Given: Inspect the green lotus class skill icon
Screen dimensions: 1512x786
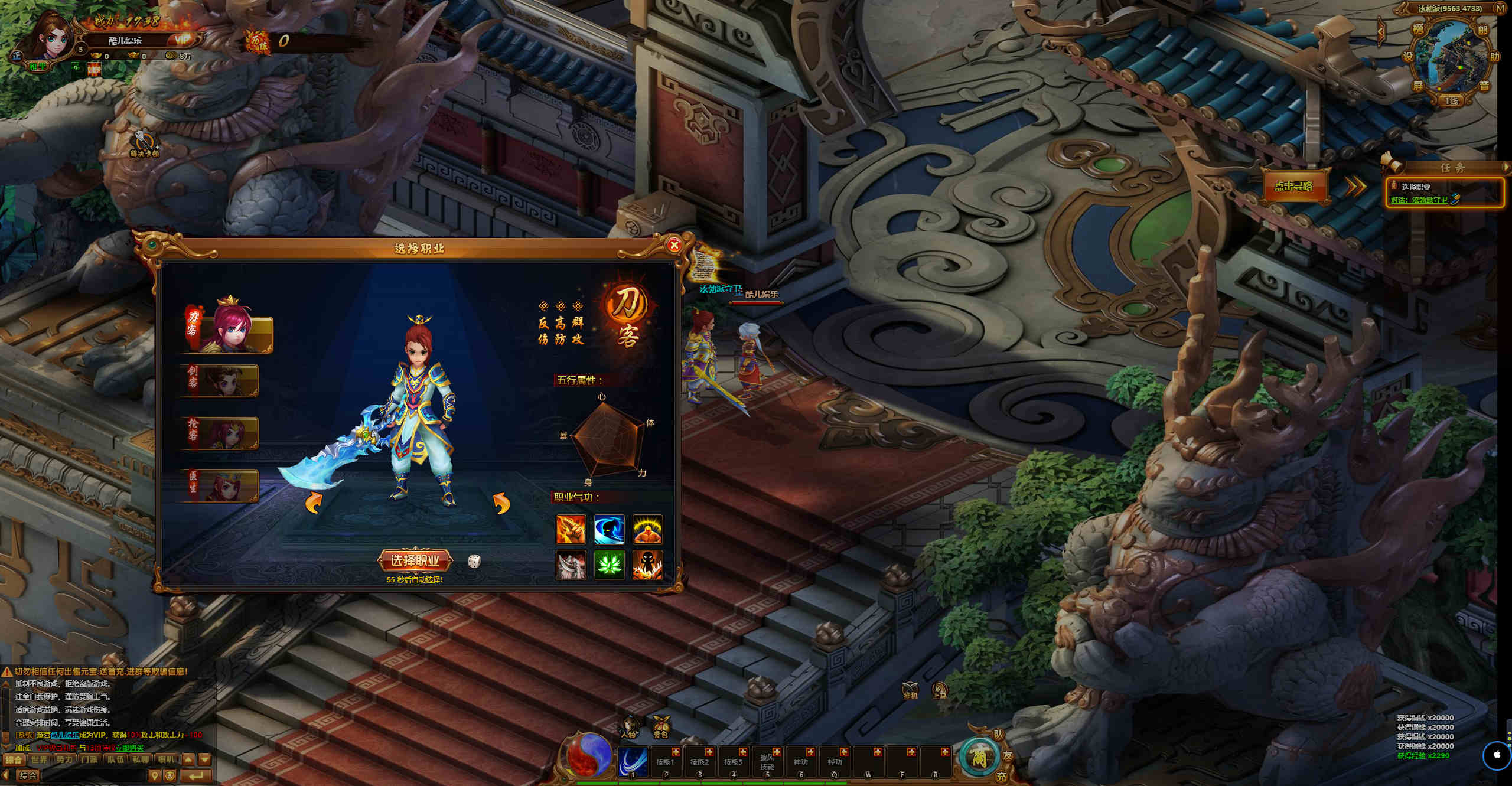Looking at the screenshot, I should [609, 565].
